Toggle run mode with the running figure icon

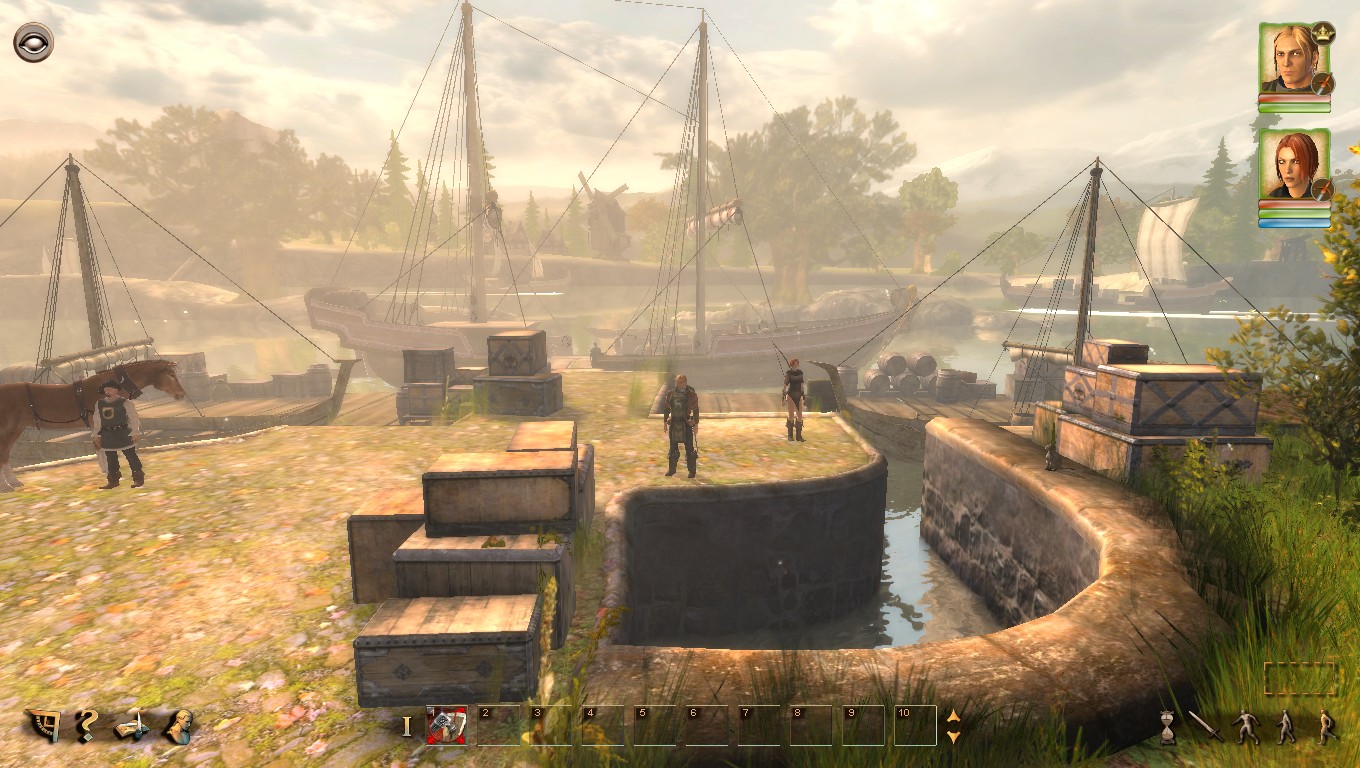[x=1327, y=727]
